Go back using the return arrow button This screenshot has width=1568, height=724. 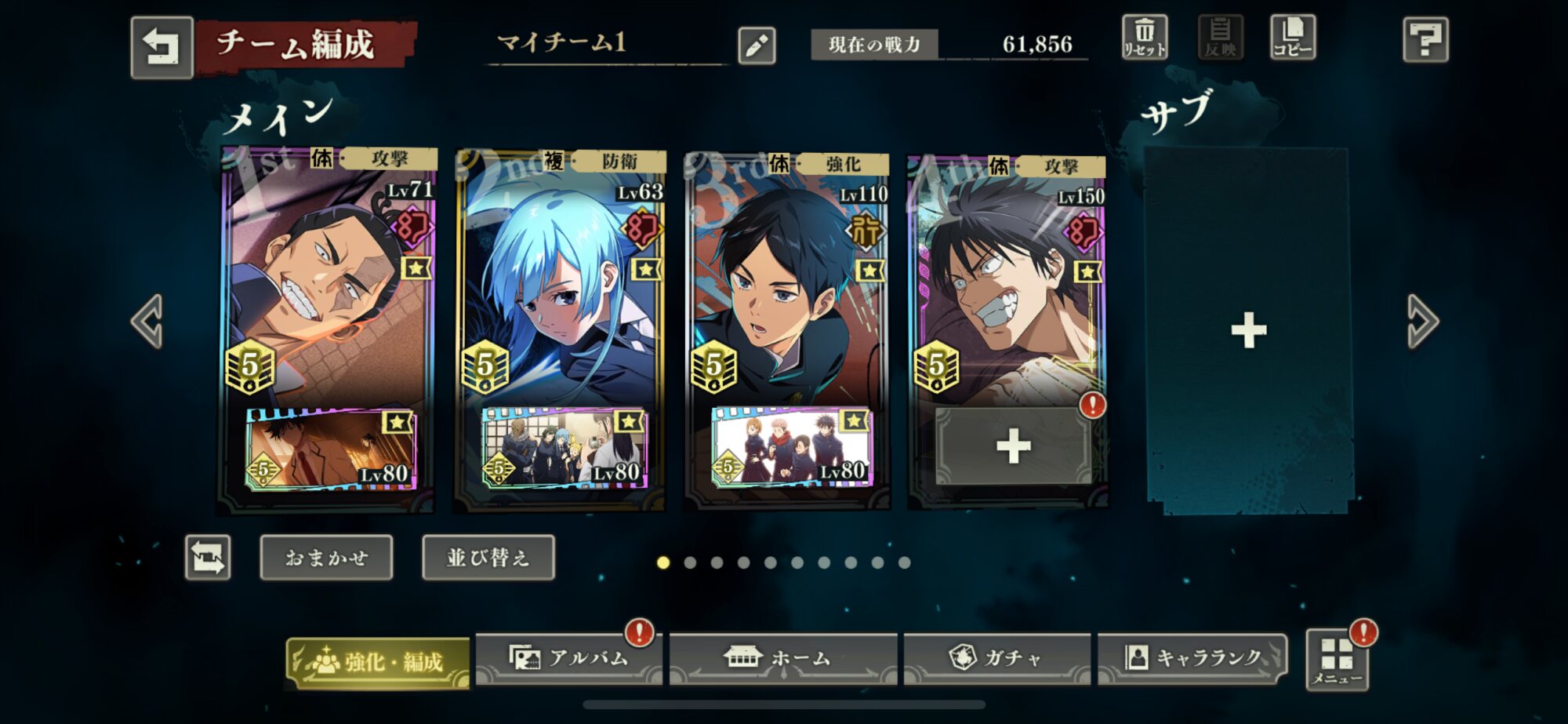(x=162, y=47)
